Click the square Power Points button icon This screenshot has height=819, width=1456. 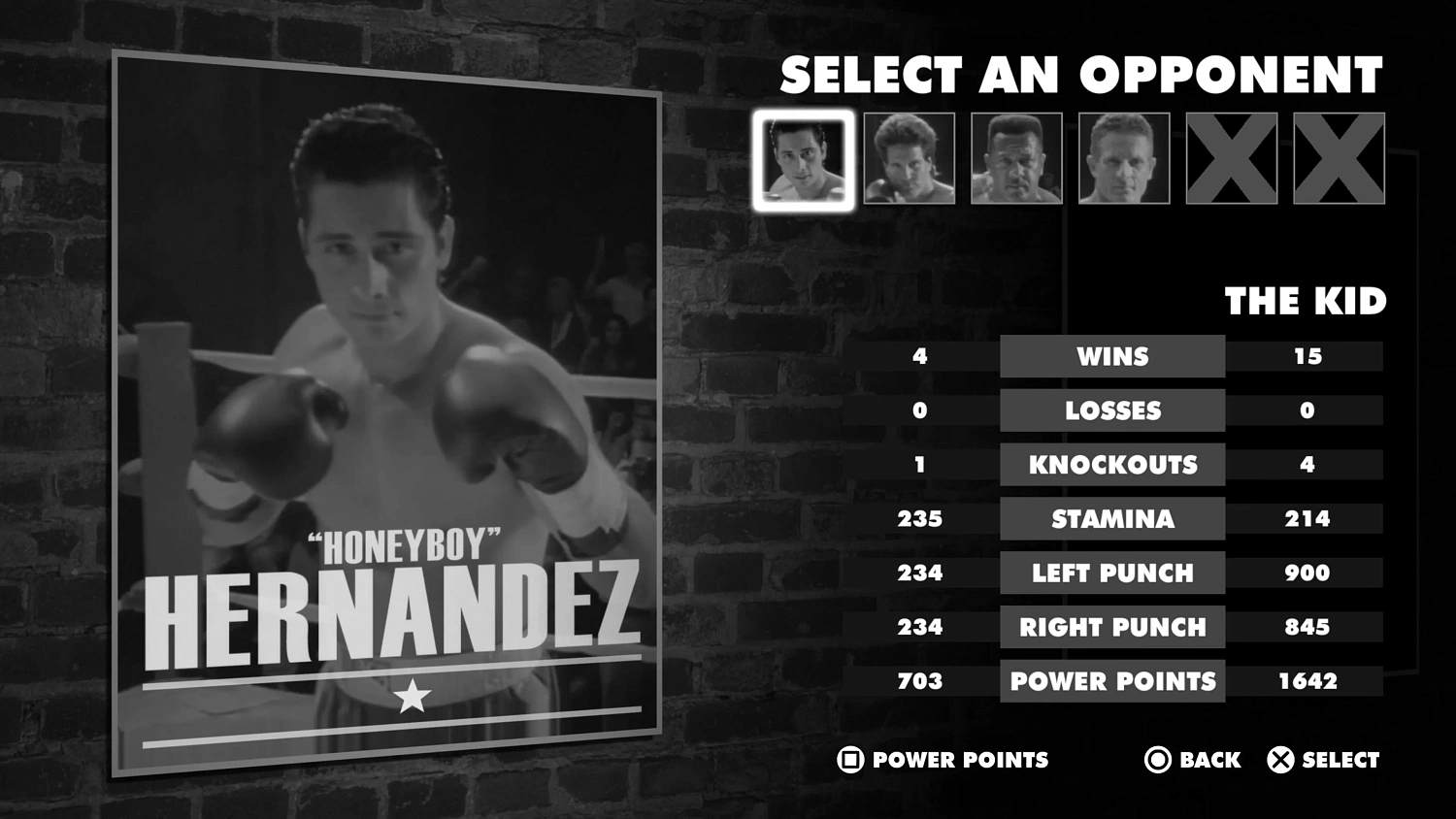pos(849,760)
